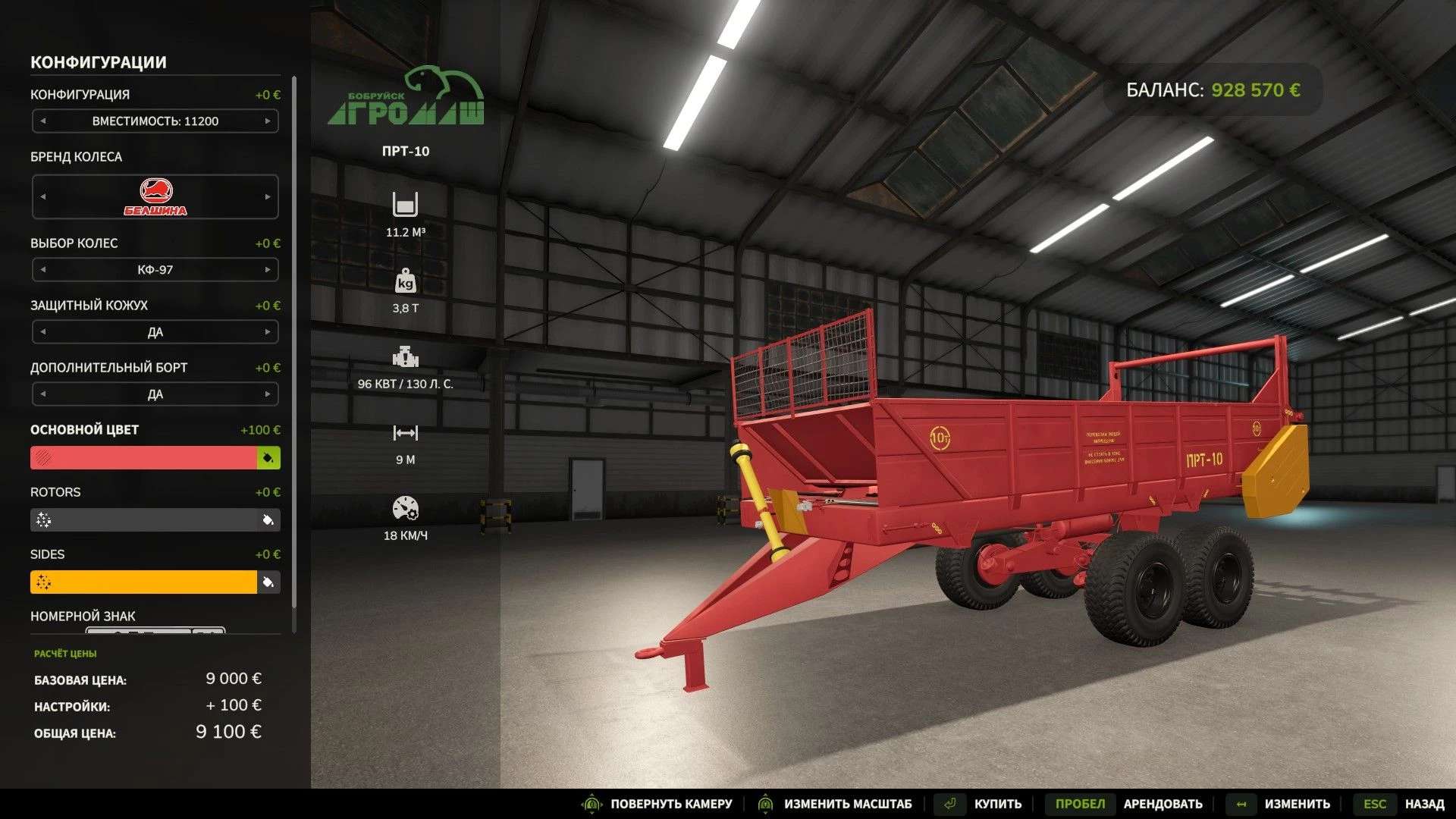Click the sparkle icon in the ROTORS row
Image resolution: width=1456 pixels, height=819 pixels.
tap(44, 520)
